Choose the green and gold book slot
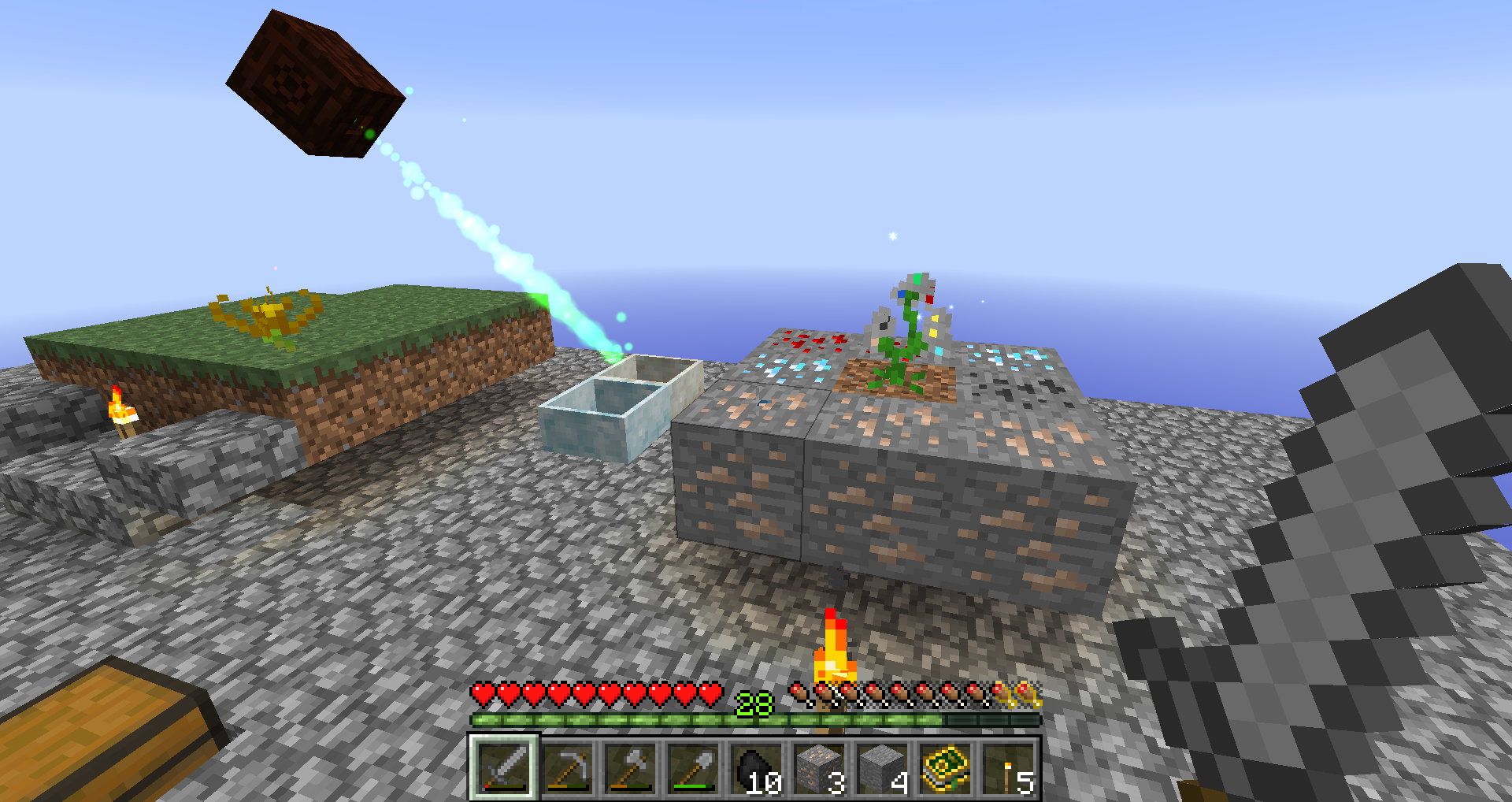 pyautogui.click(x=945, y=767)
